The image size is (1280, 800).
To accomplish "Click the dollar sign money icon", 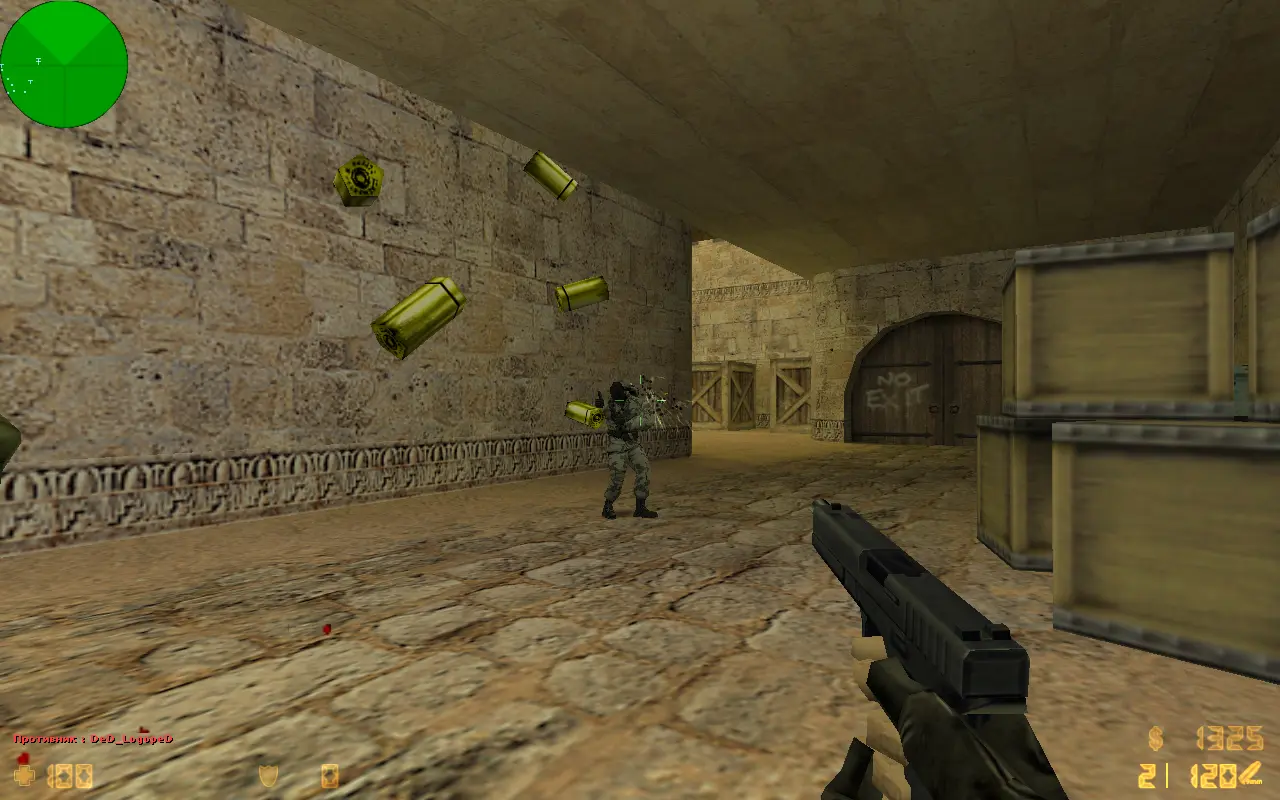I will point(1156,740).
